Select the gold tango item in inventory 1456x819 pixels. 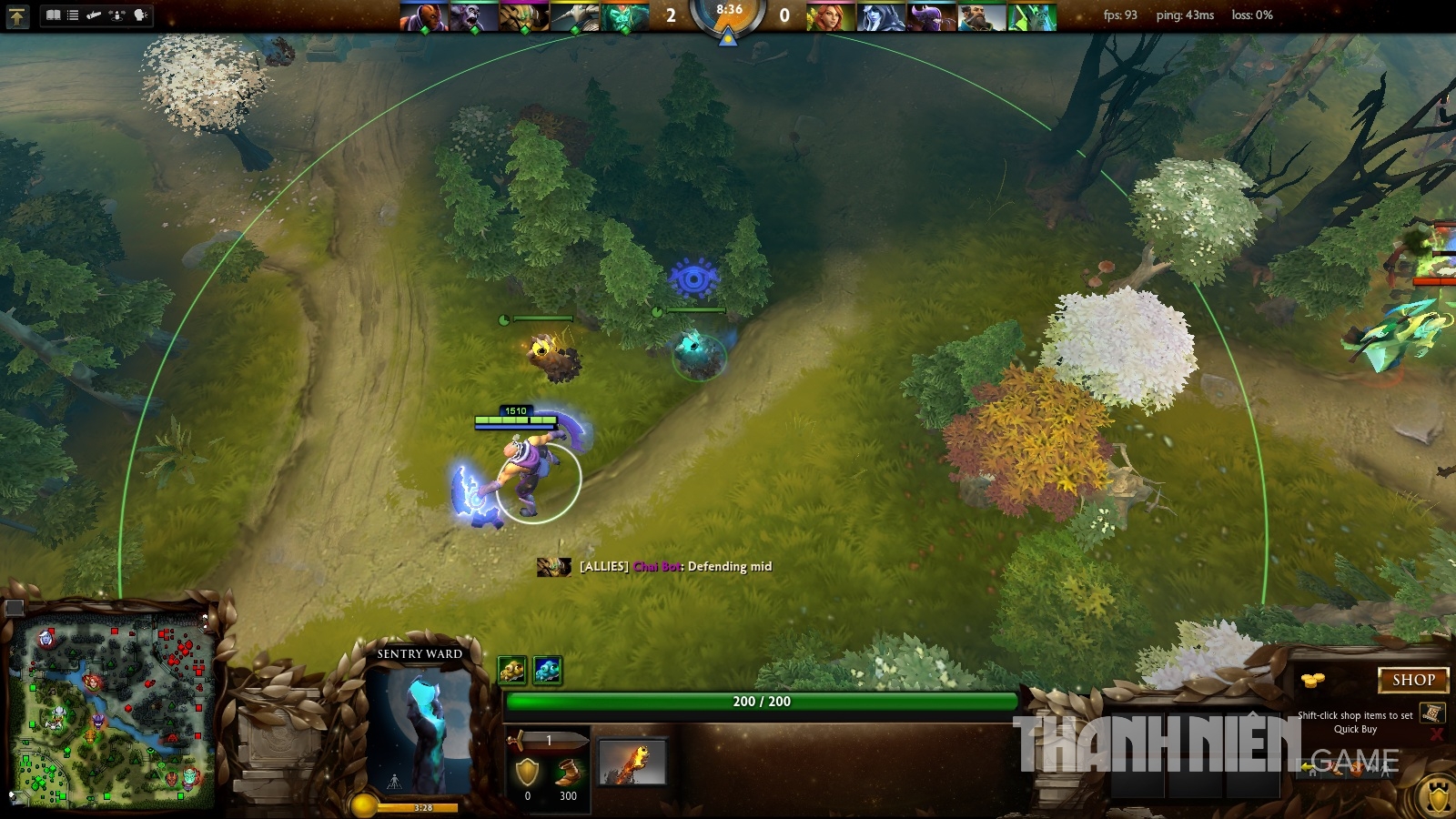tap(511, 670)
